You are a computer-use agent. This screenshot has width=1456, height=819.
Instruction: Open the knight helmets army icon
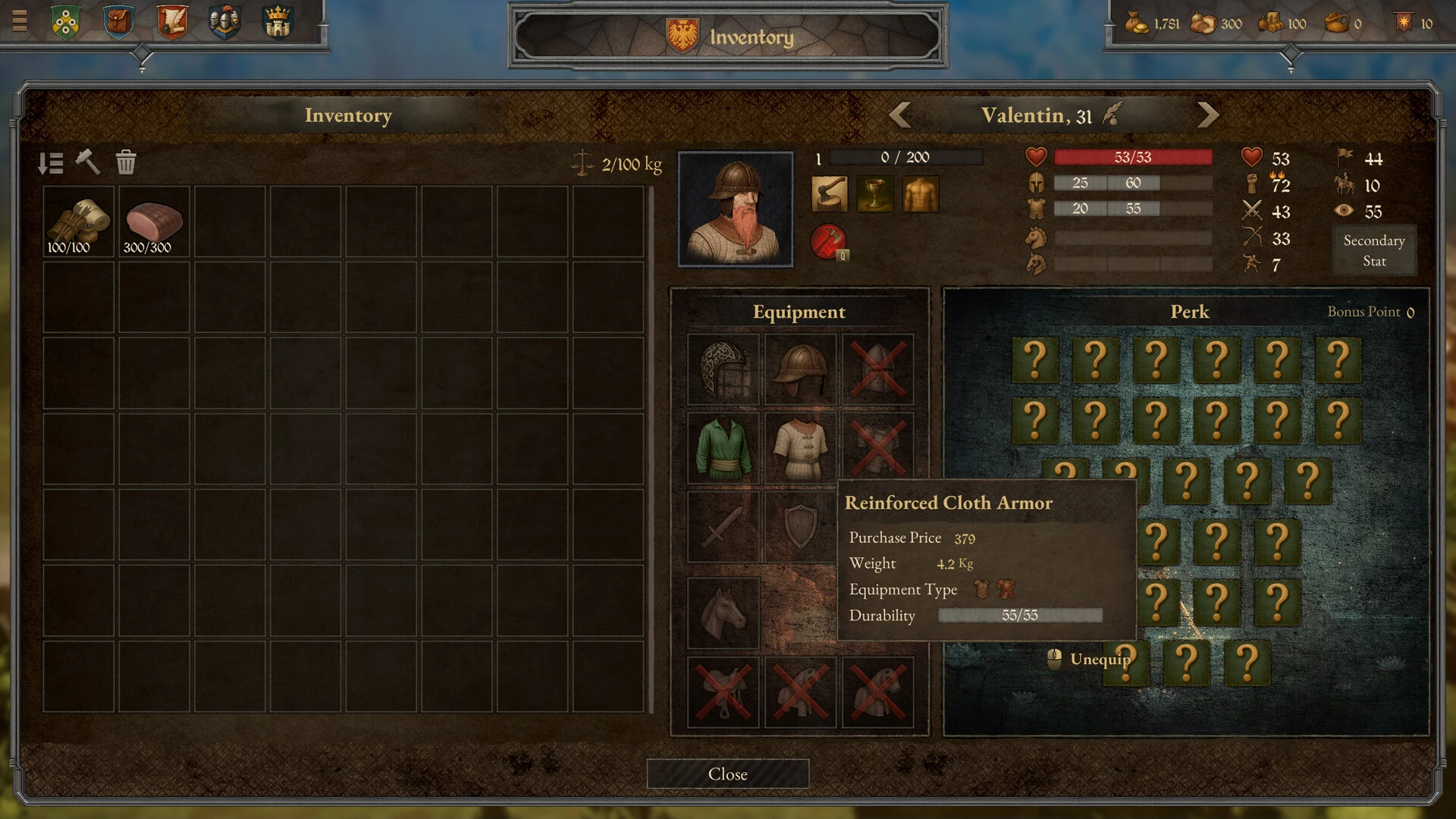click(x=224, y=21)
